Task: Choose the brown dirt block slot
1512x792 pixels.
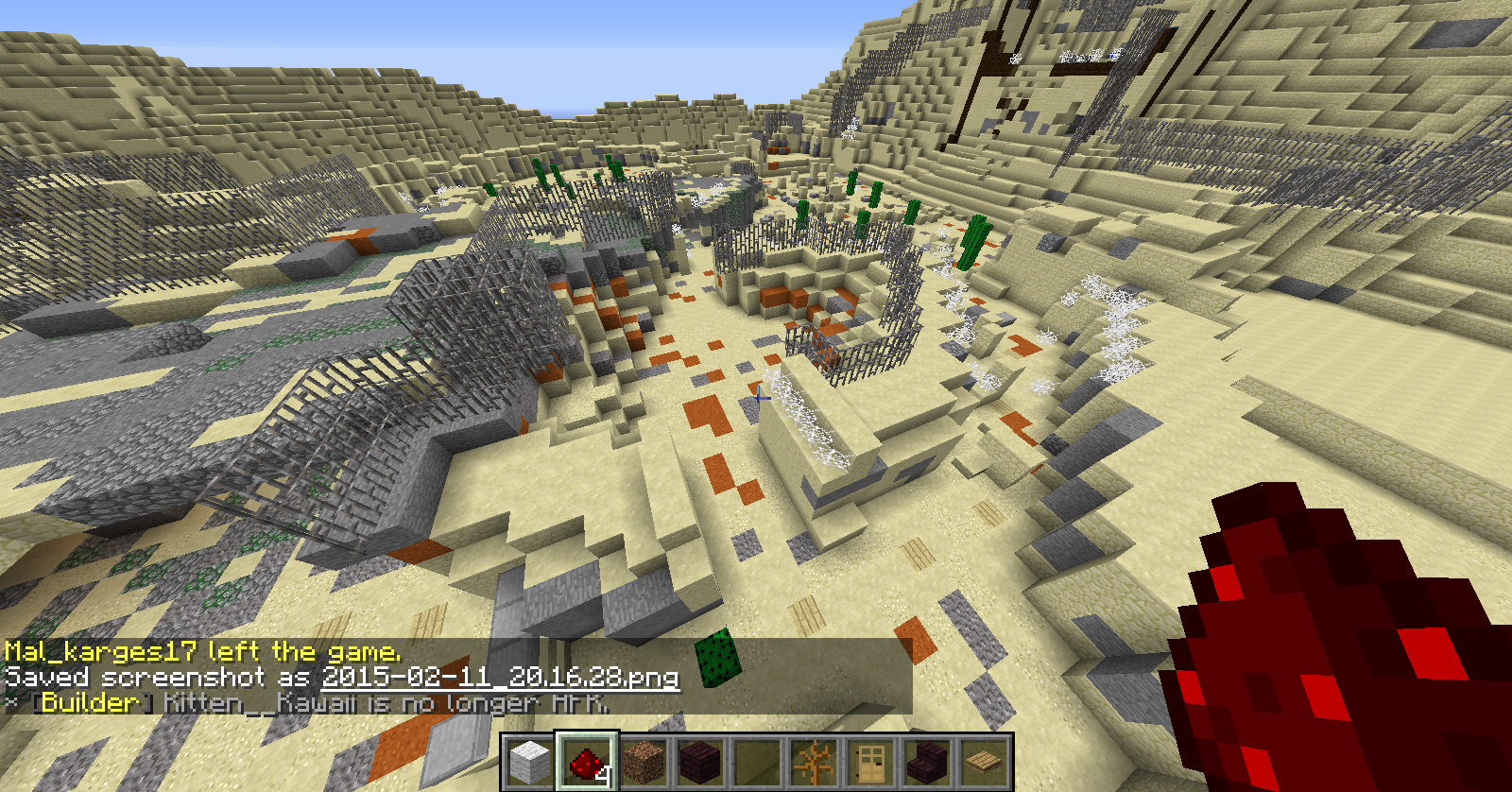Action: point(644,762)
